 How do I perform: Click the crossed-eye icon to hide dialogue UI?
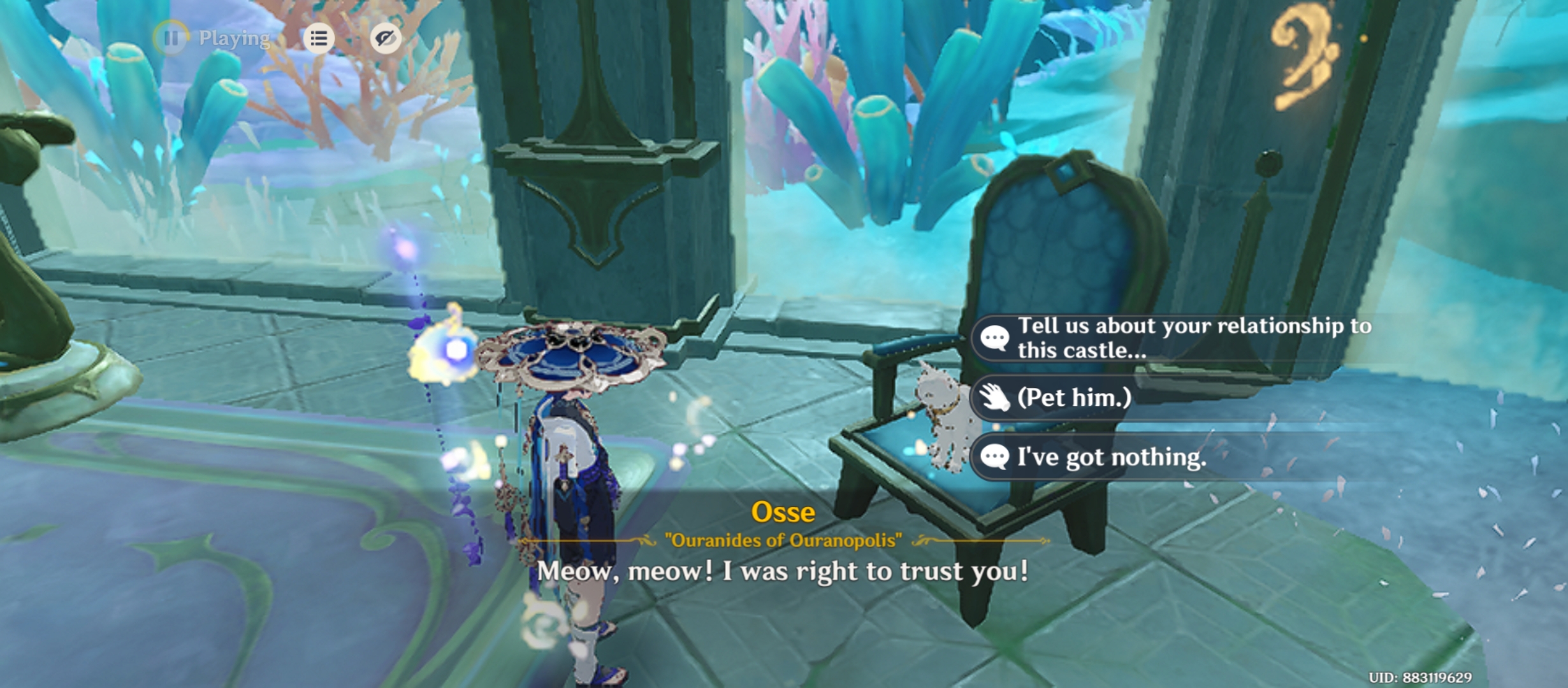point(386,39)
